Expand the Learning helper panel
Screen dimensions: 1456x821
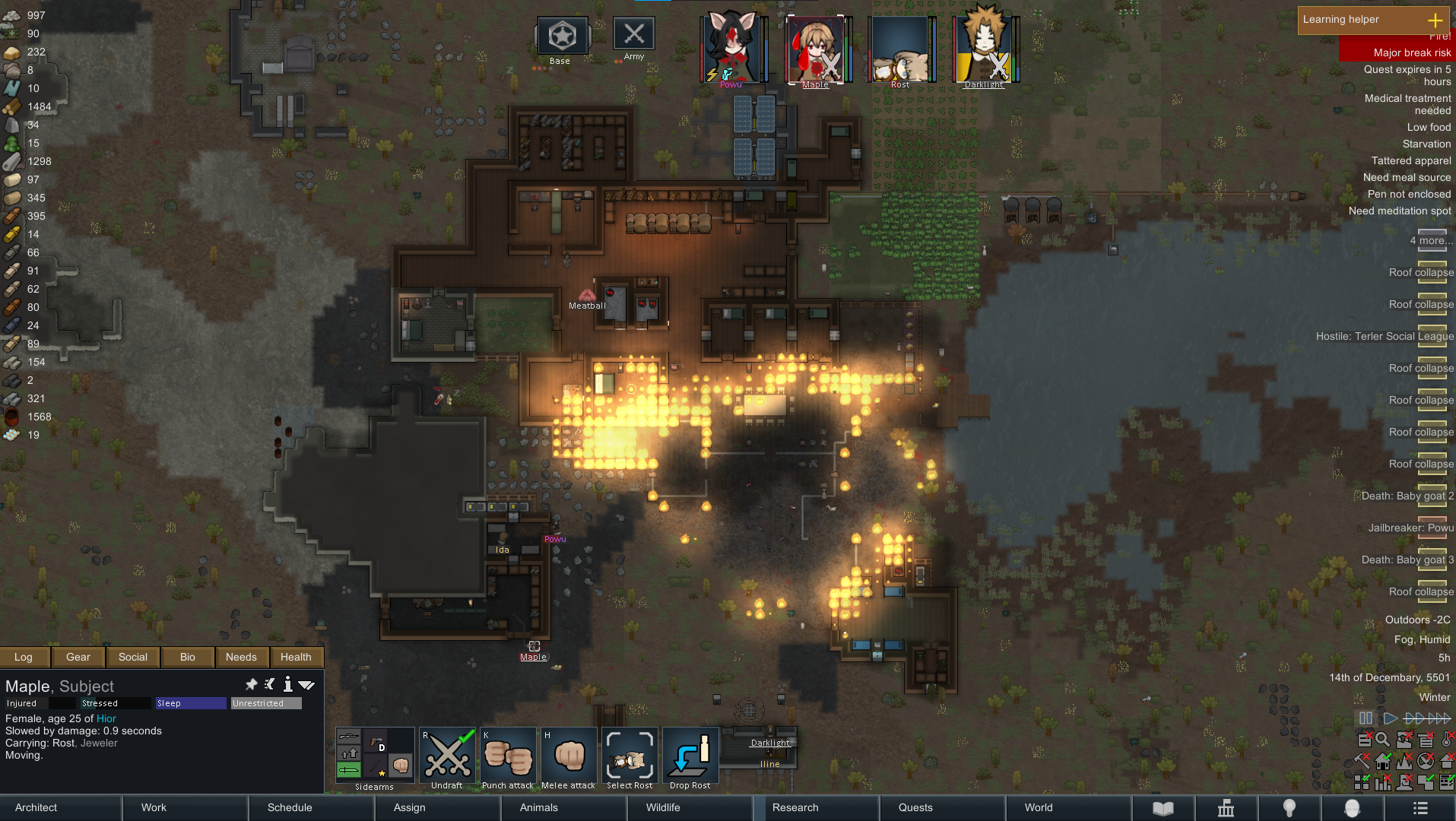click(x=1435, y=20)
